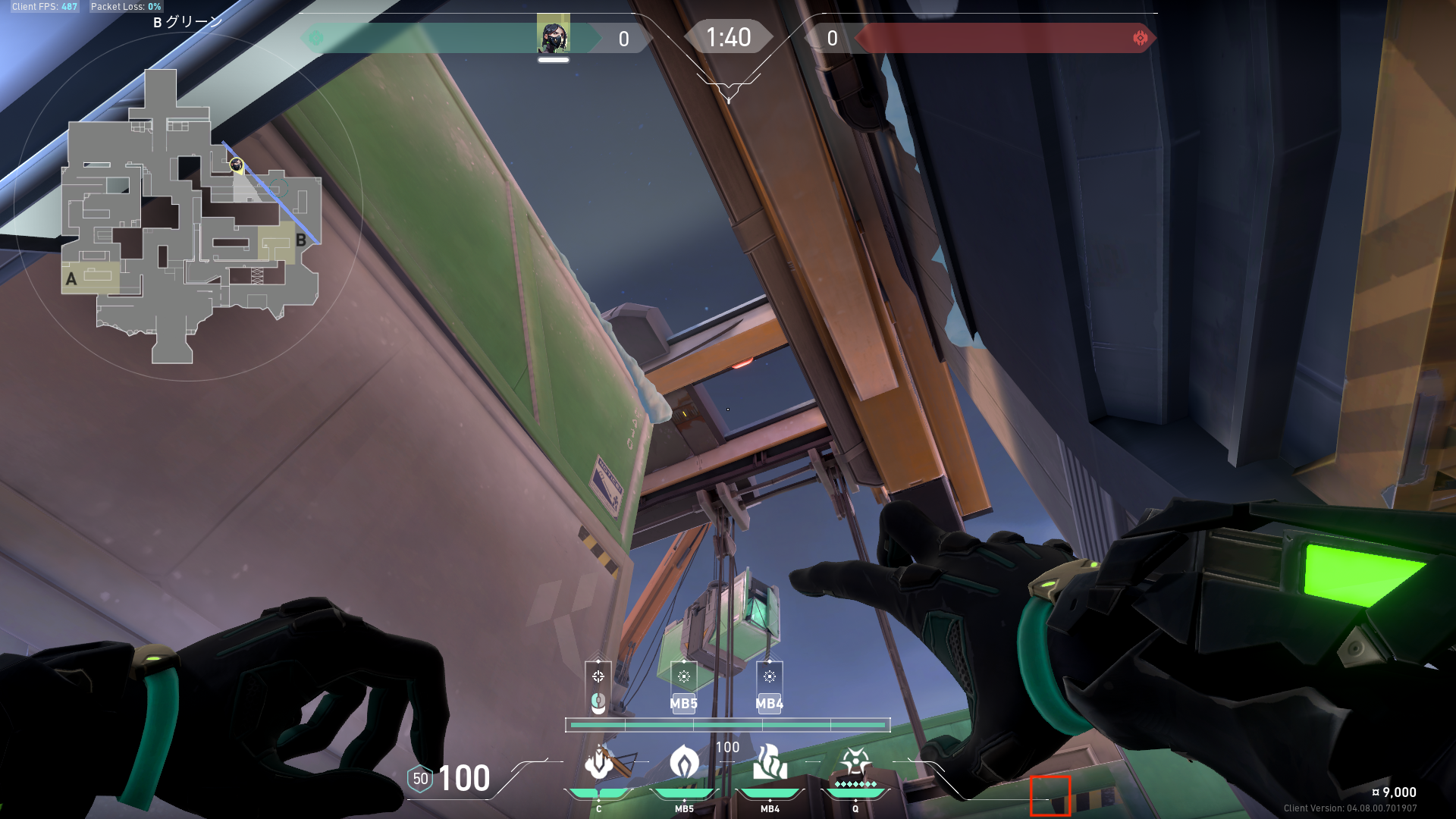1456x819 pixels.
Task: Click the A site marker on the minimap
Action: tap(71, 279)
